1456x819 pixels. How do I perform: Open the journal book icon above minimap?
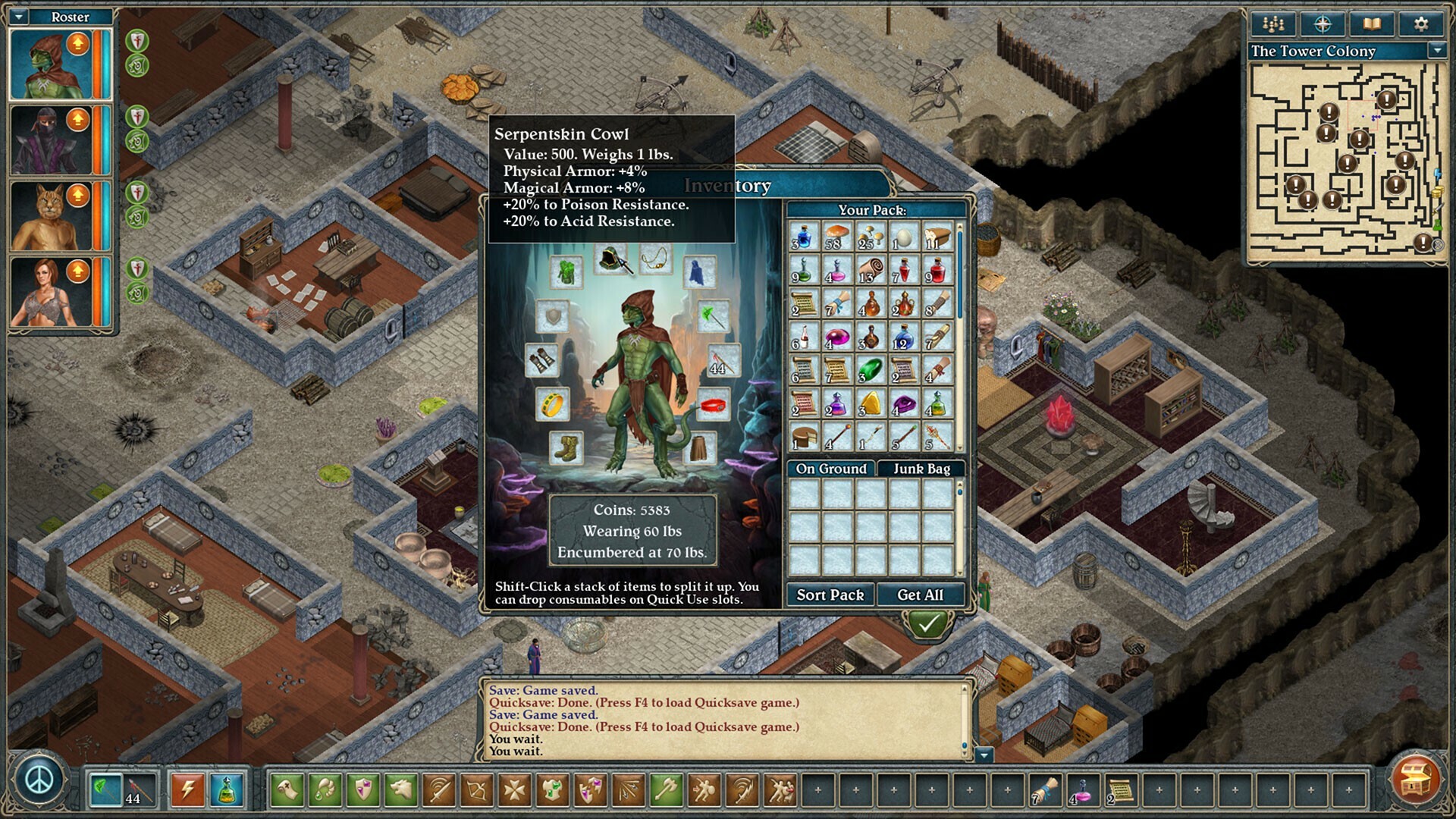[1373, 24]
